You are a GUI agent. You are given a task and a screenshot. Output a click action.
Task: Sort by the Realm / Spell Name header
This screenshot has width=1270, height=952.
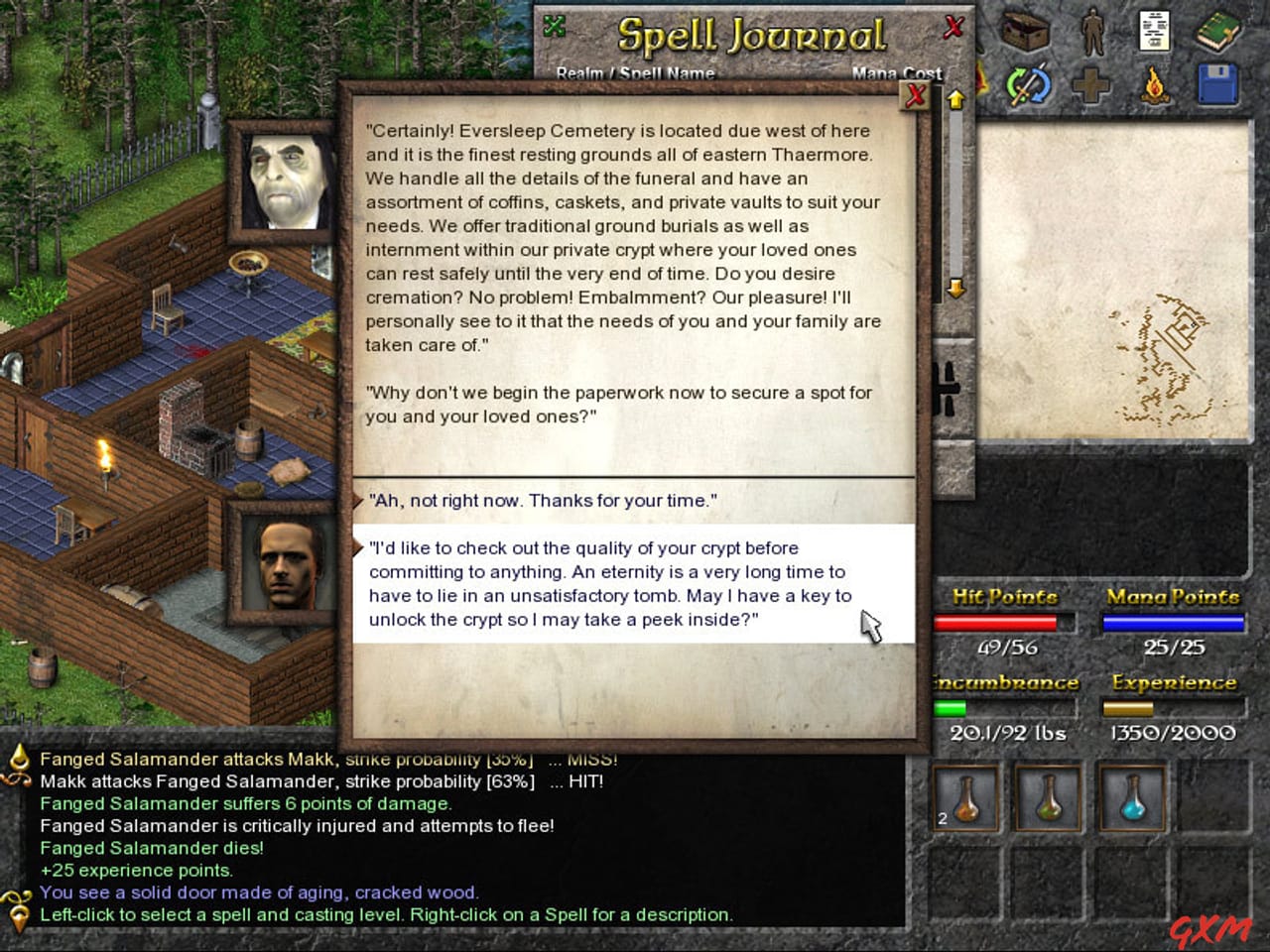(x=638, y=73)
